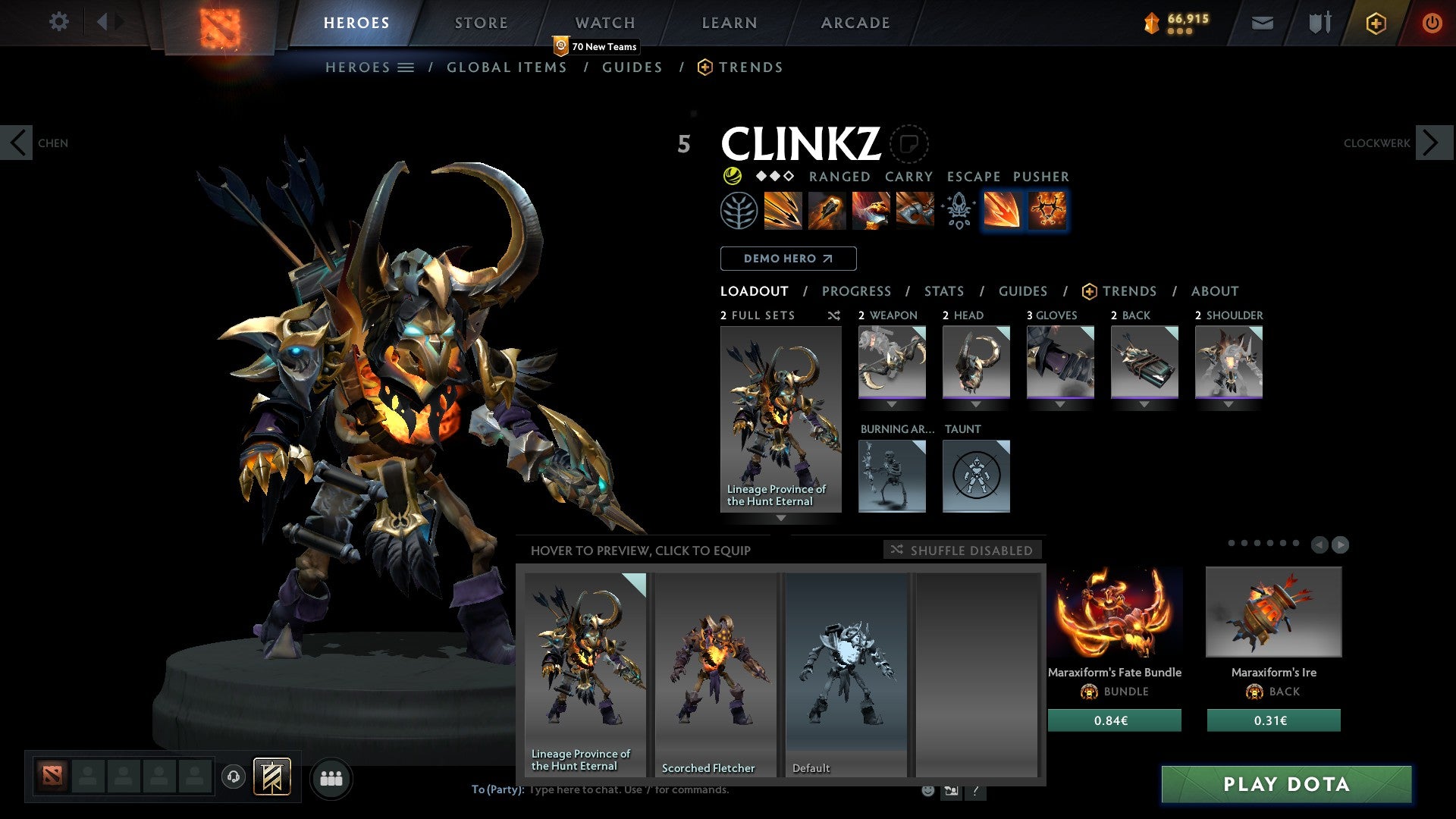The image size is (1456, 819).
Task: Toggle the shuffle icon next to Full Sets
Action: 834,315
